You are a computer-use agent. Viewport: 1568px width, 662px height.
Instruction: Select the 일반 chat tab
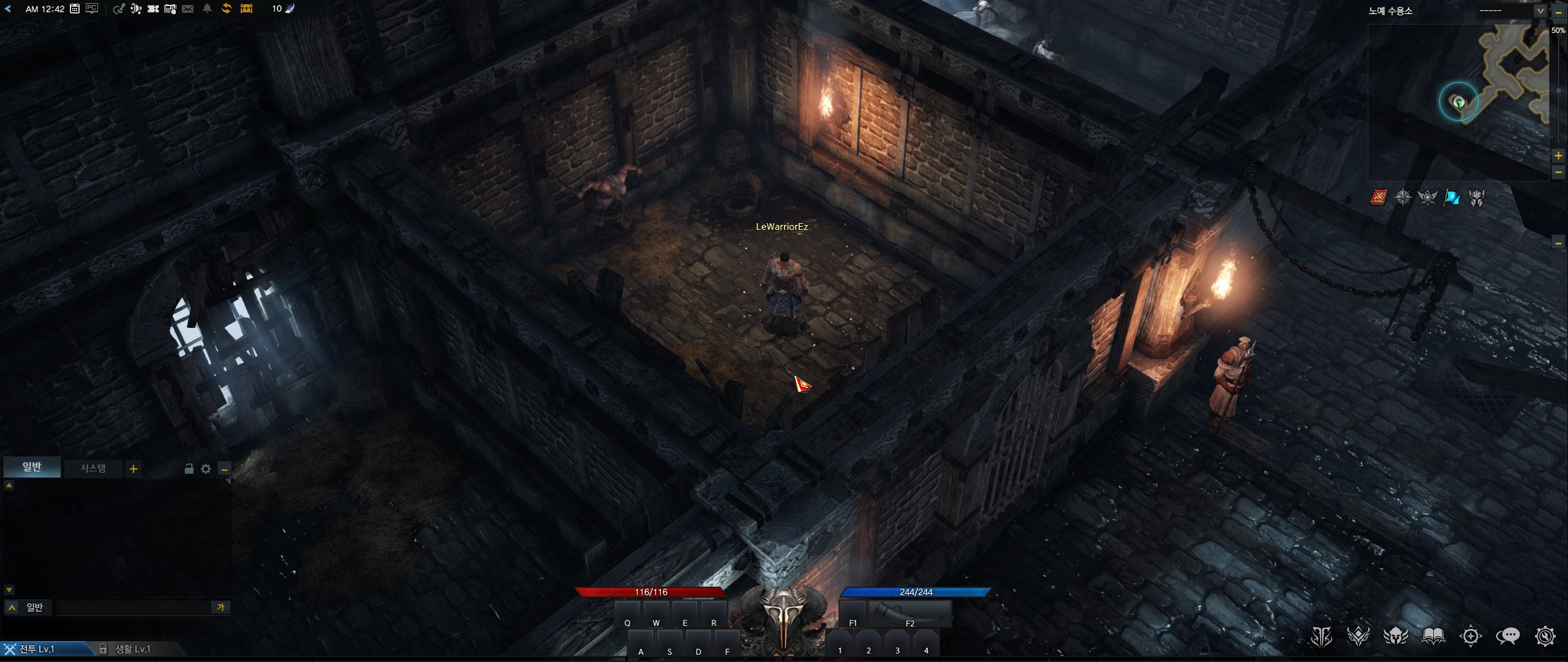click(x=32, y=467)
